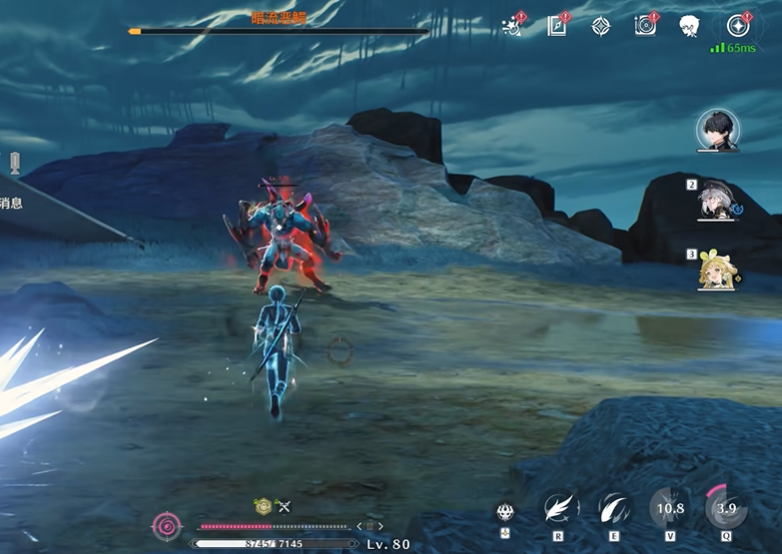This screenshot has height=554, width=782.
Task: Click the pink circular target emblem
Action: [x=166, y=525]
